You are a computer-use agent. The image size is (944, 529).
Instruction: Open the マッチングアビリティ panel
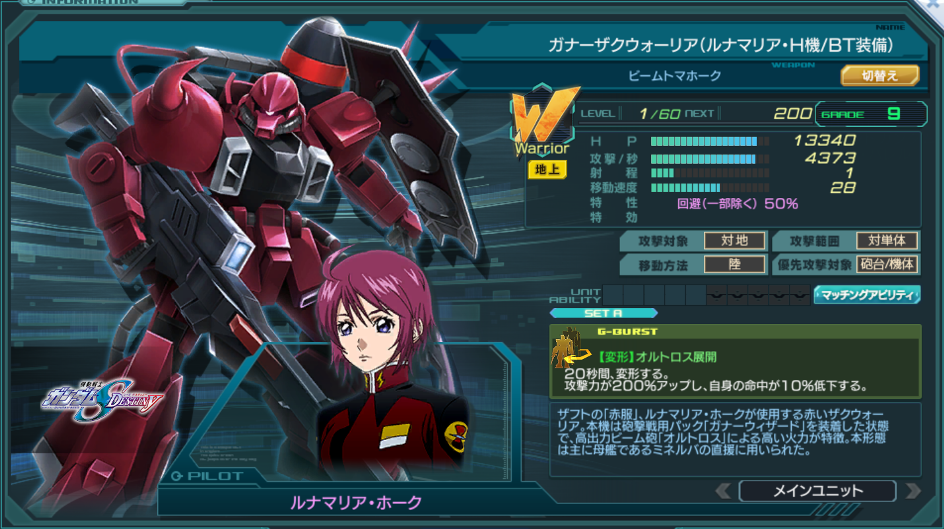click(x=866, y=294)
